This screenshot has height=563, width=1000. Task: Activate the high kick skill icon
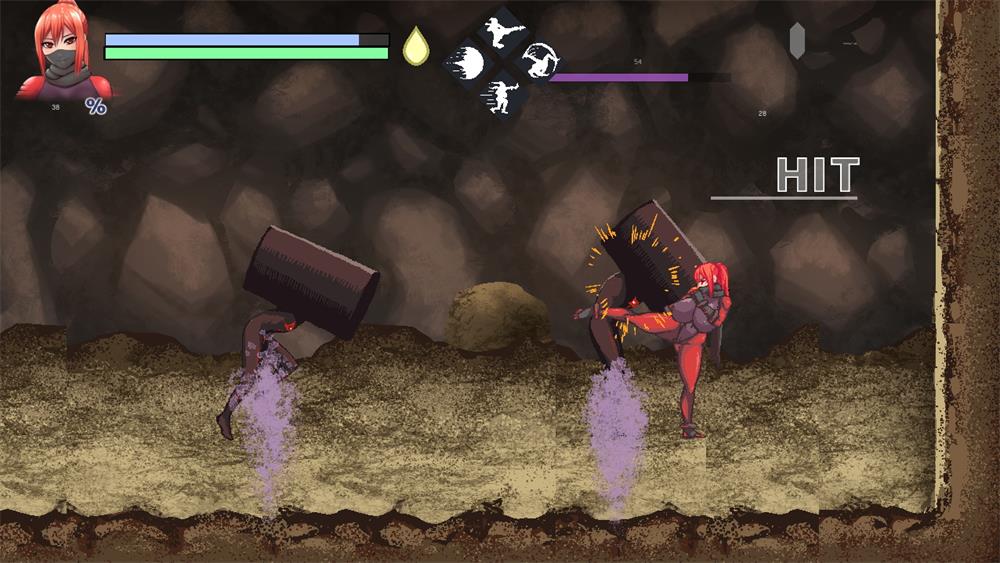[x=501, y=29]
